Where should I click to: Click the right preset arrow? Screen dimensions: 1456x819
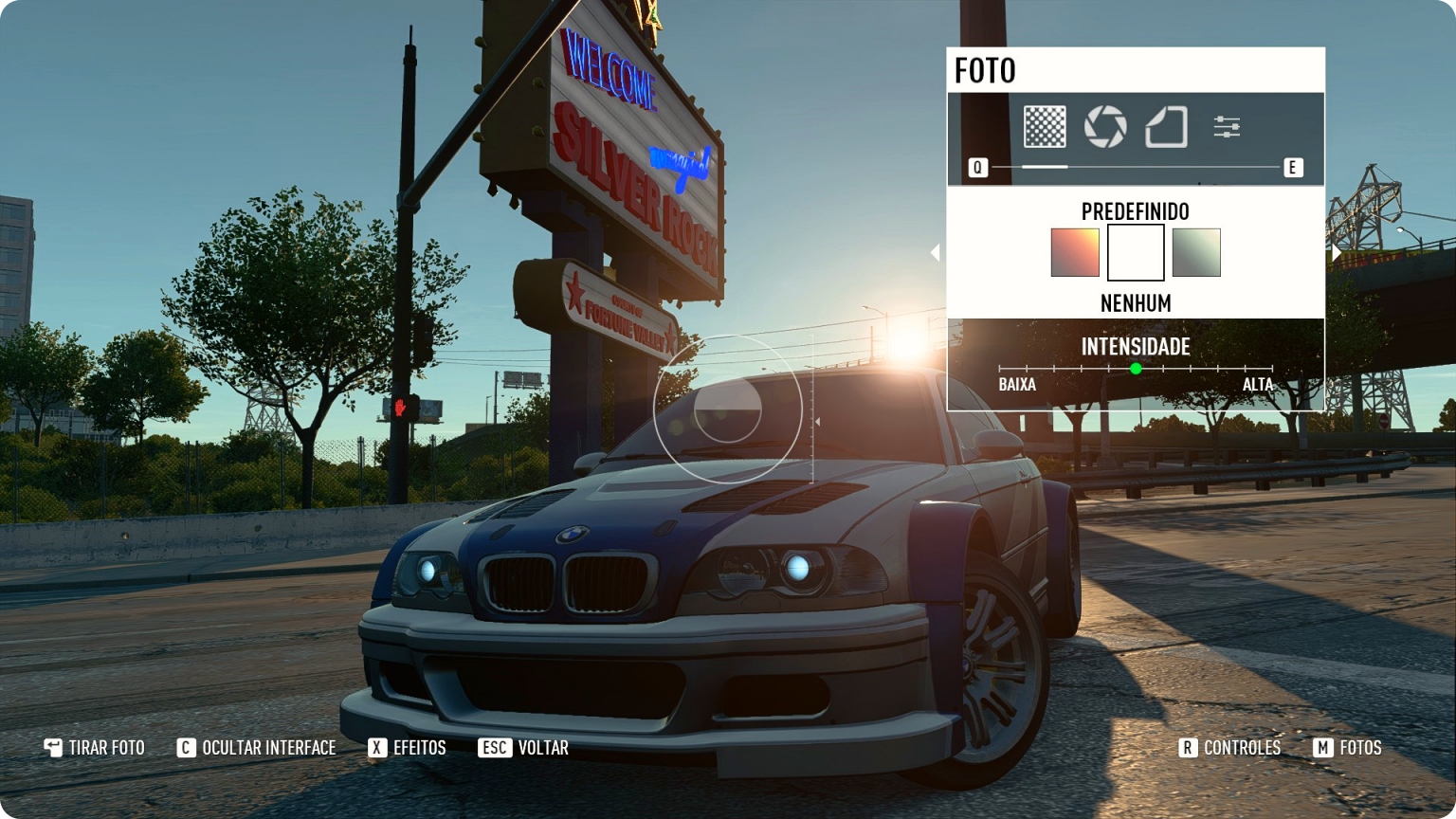pos(1337,252)
